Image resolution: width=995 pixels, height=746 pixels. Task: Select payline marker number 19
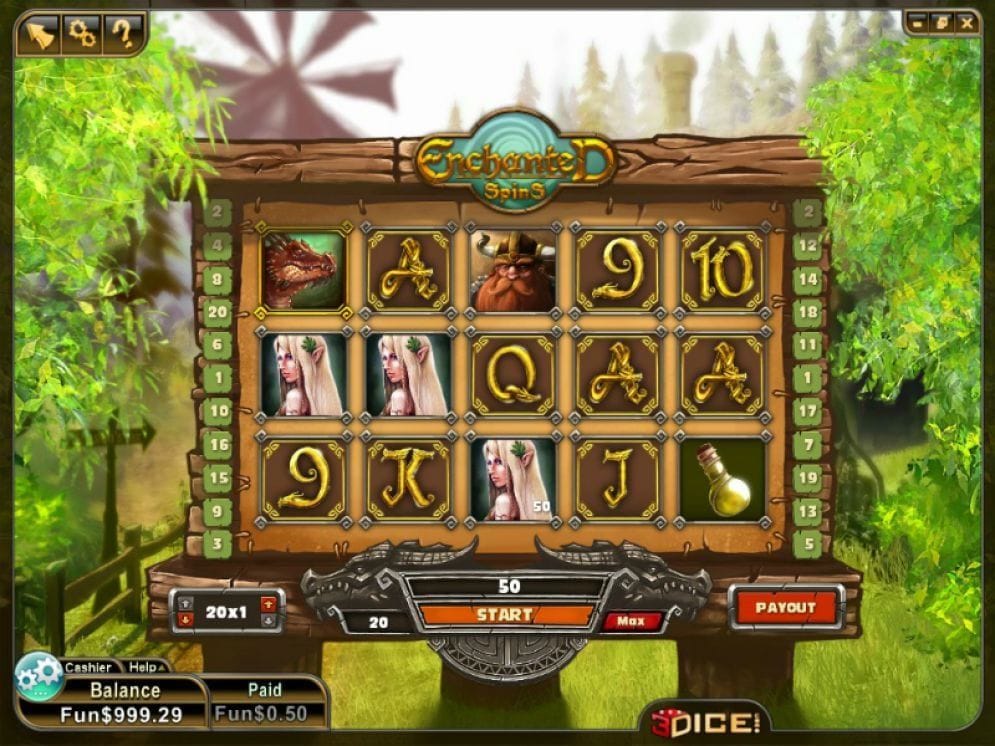pyautogui.click(x=808, y=478)
